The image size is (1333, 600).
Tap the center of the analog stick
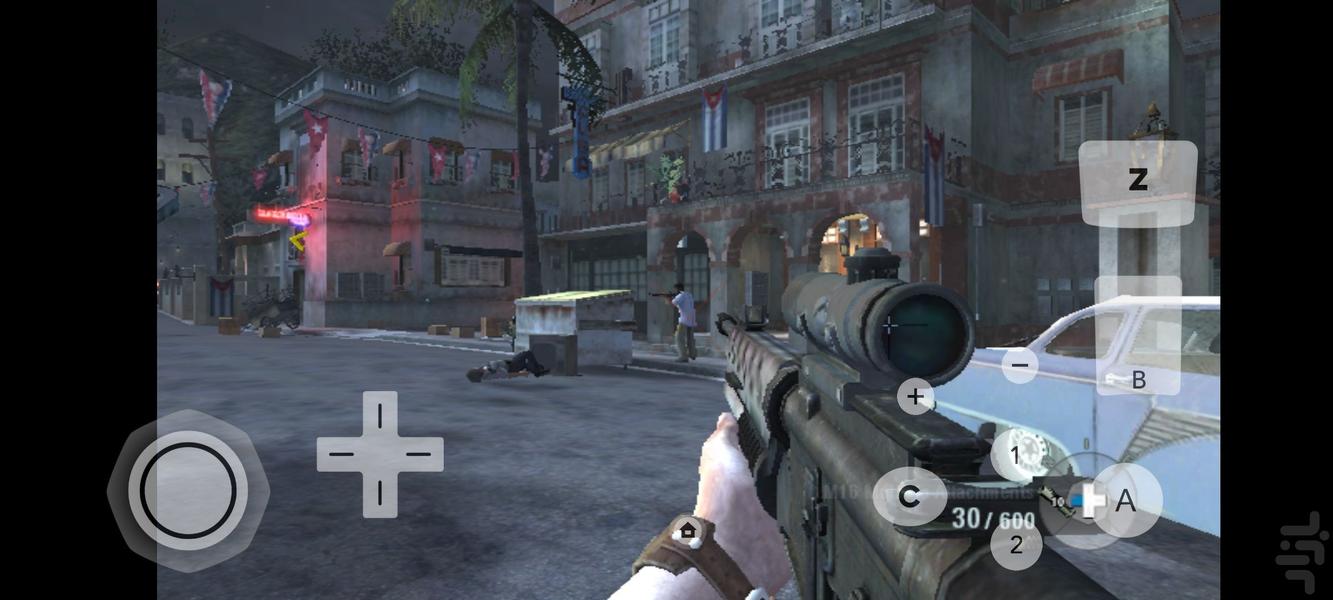188,491
